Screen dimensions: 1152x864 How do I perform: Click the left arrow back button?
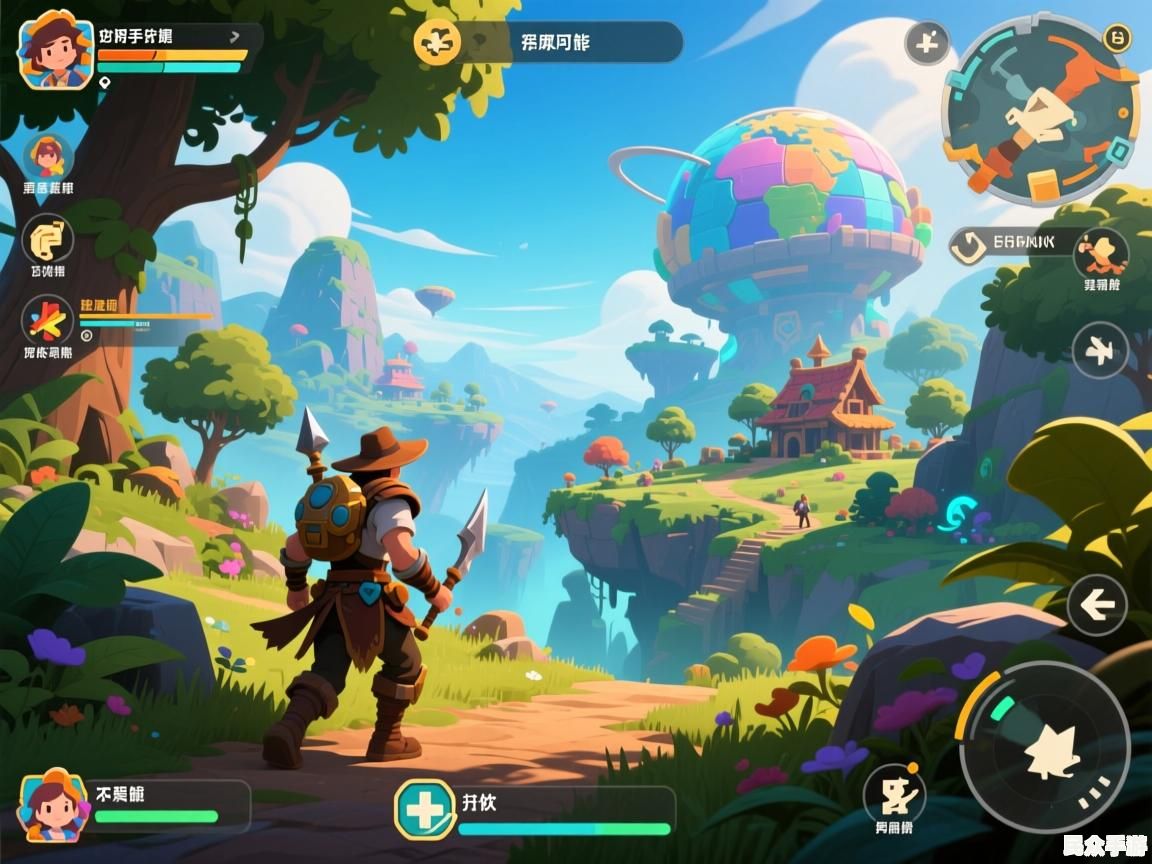pos(1097,605)
